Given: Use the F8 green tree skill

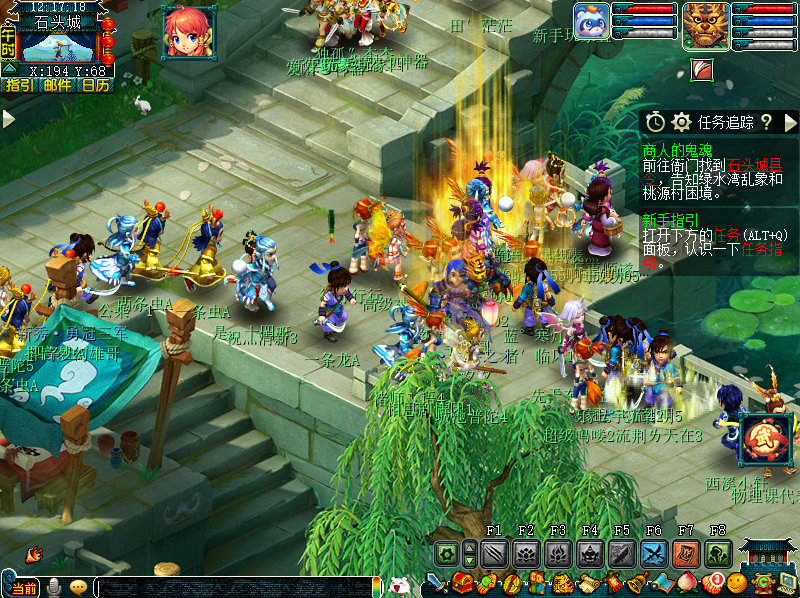Looking at the screenshot, I should pos(718,553).
